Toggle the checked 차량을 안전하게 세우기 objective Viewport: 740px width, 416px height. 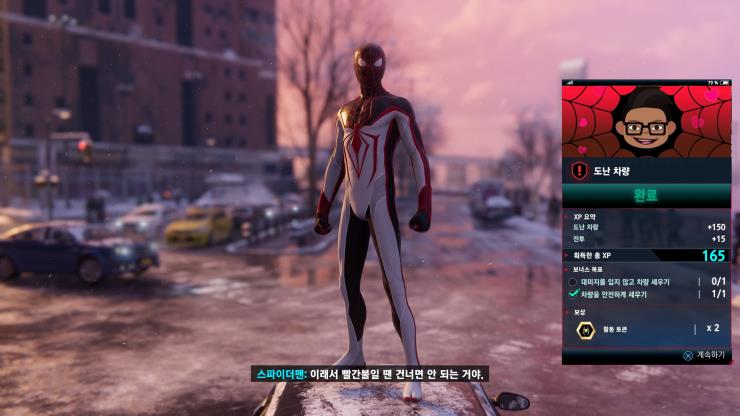574,294
